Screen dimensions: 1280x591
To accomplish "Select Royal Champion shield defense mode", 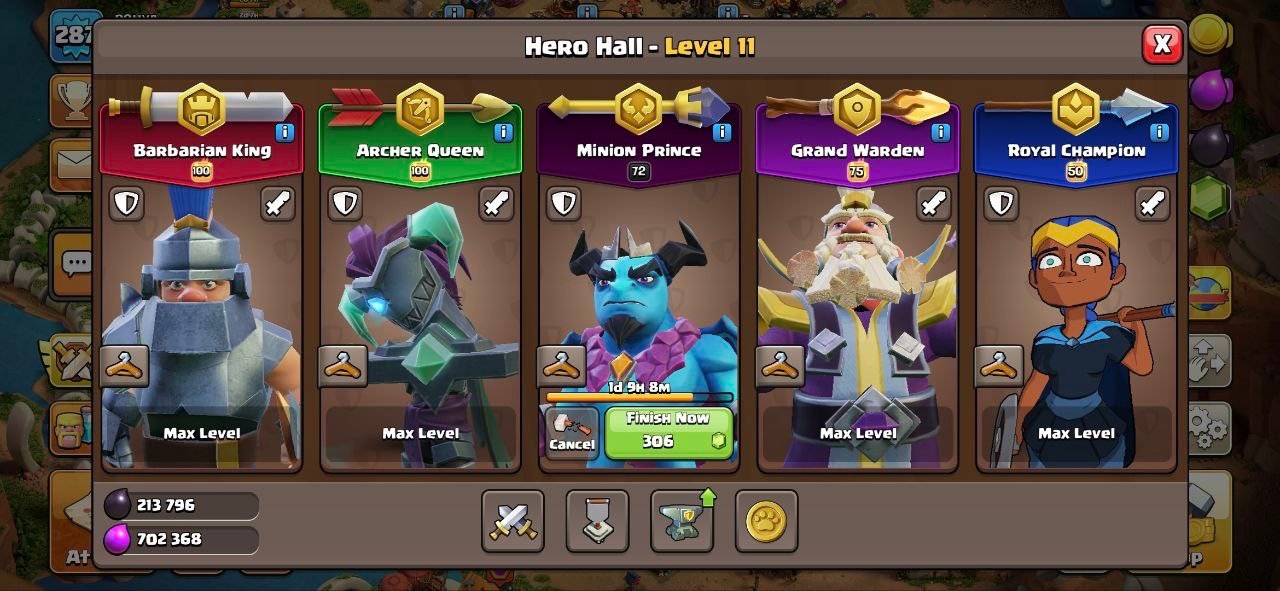I will (x=1001, y=204).
